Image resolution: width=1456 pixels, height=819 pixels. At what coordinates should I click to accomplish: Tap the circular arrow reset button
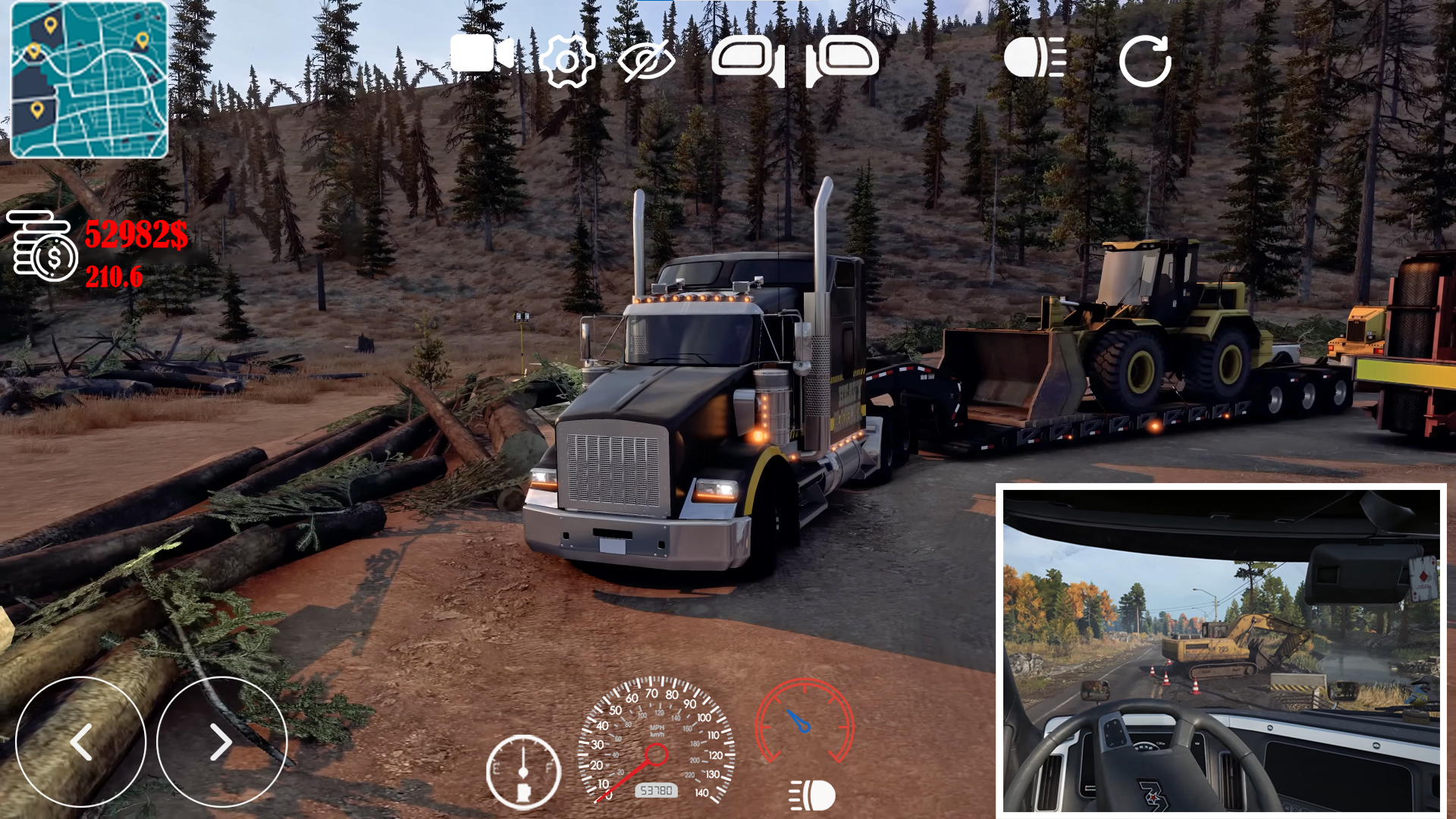coord(1145,61)
